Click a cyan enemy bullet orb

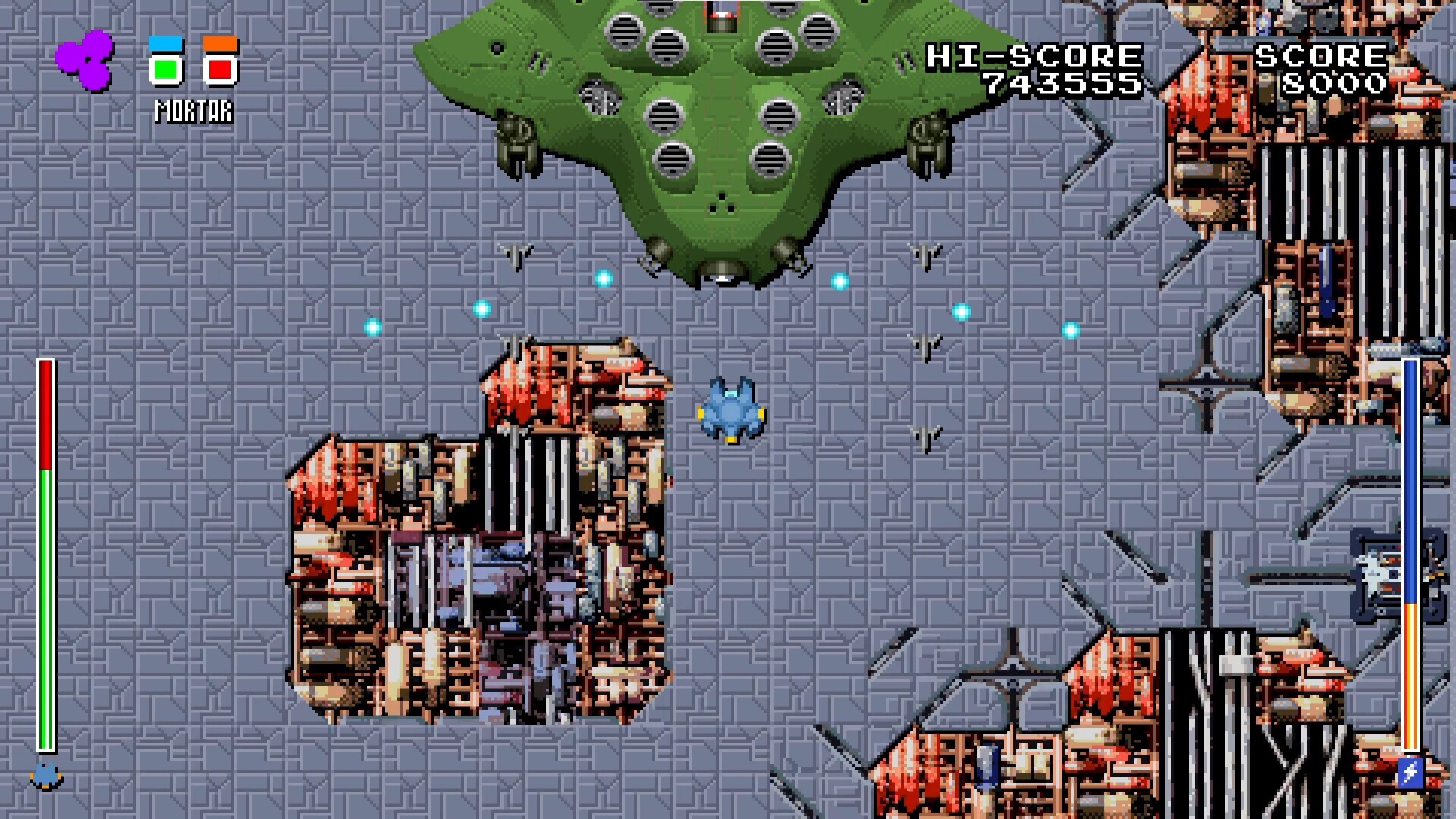603,278
